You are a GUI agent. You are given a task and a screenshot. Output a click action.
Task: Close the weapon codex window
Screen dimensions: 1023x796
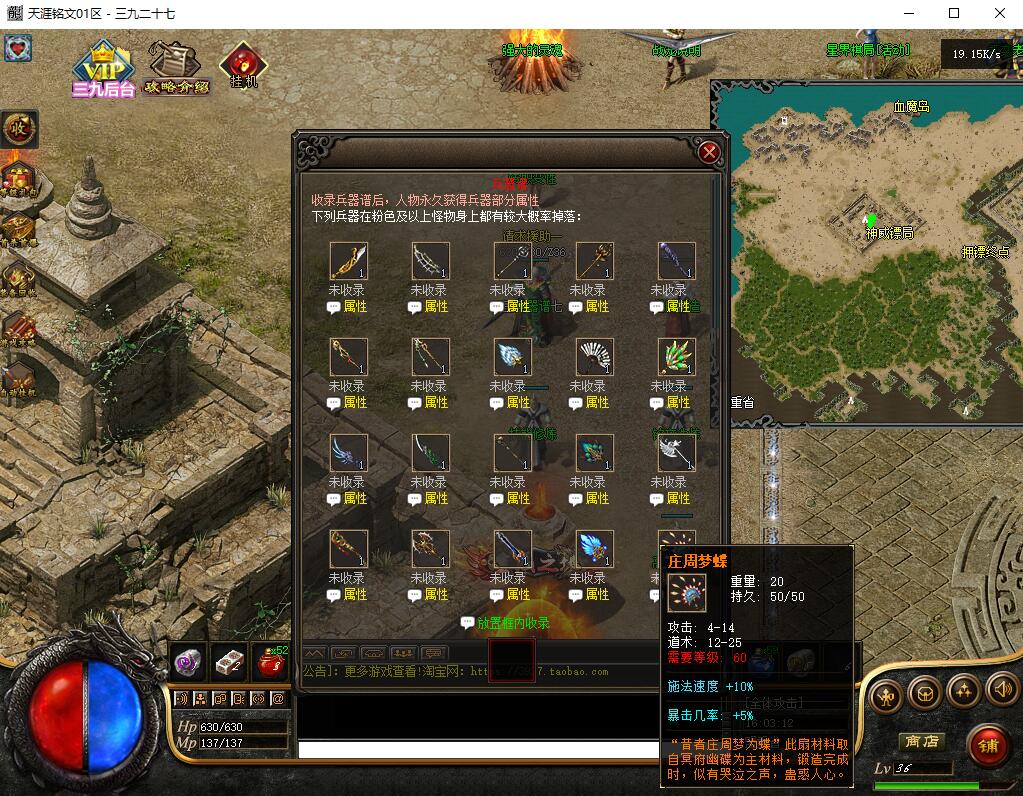(709, 152)
